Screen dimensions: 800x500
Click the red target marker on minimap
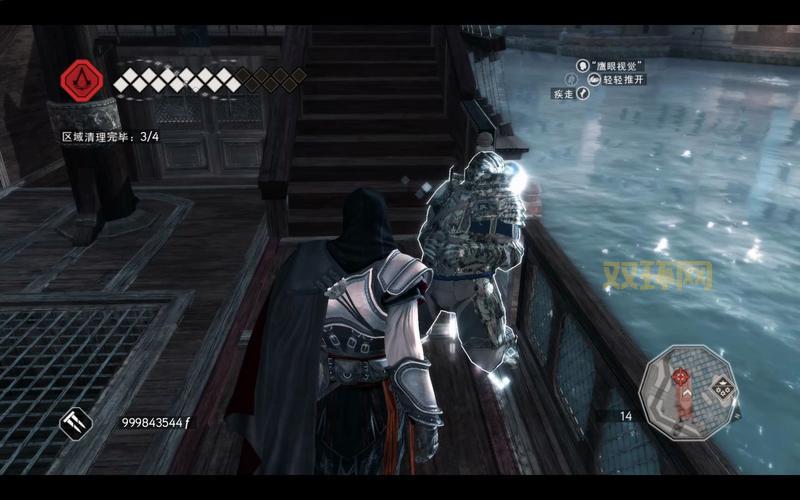(x=681, y=377)
